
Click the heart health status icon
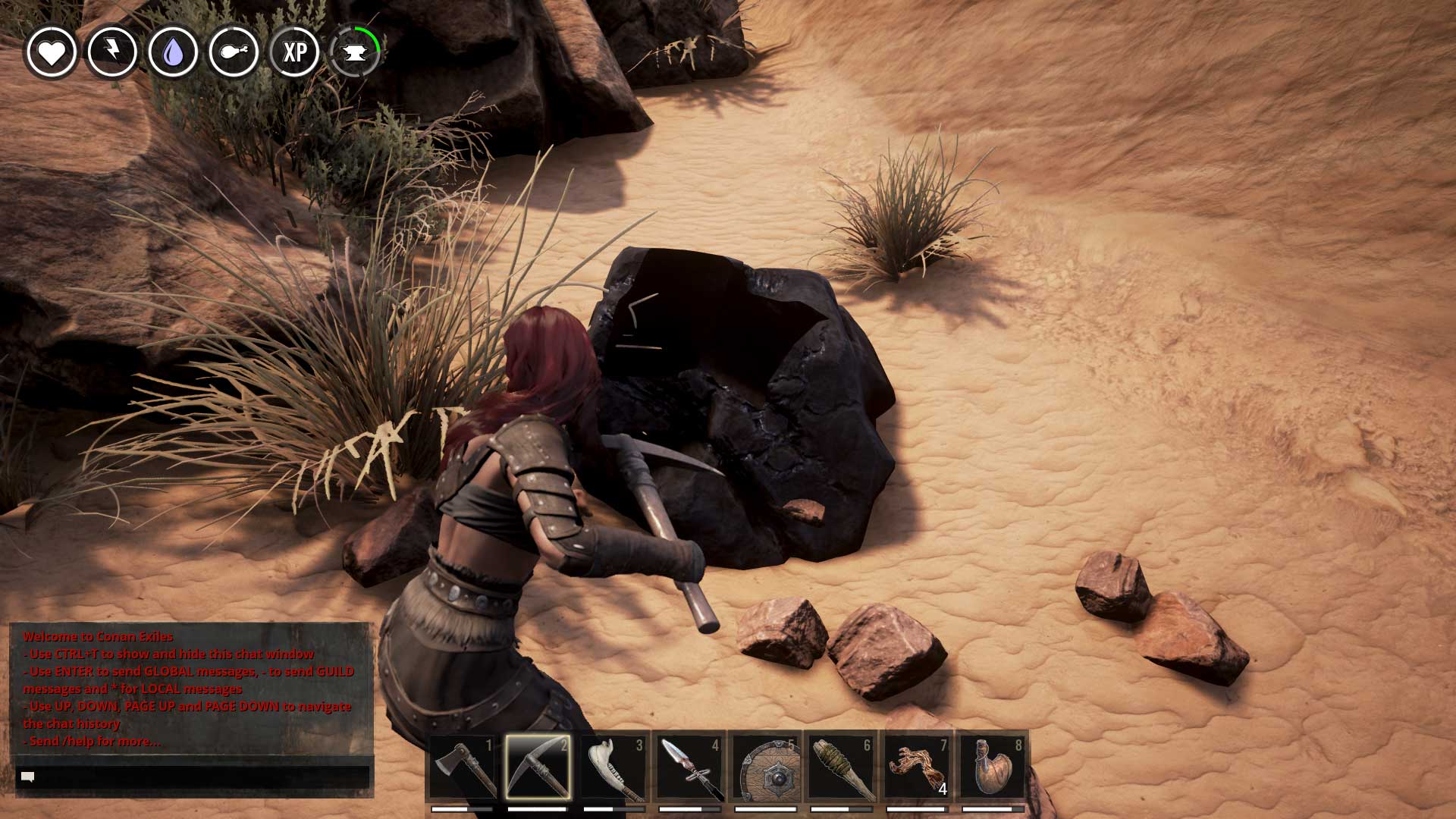pos(52,52)
